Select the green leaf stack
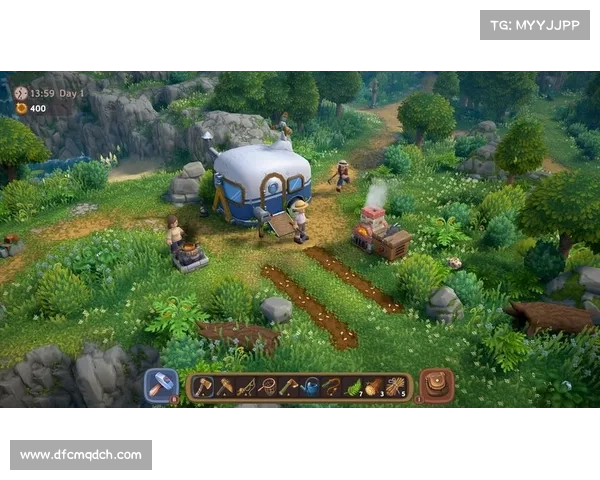This screenshot has width=600, height=480. [353, 387]
